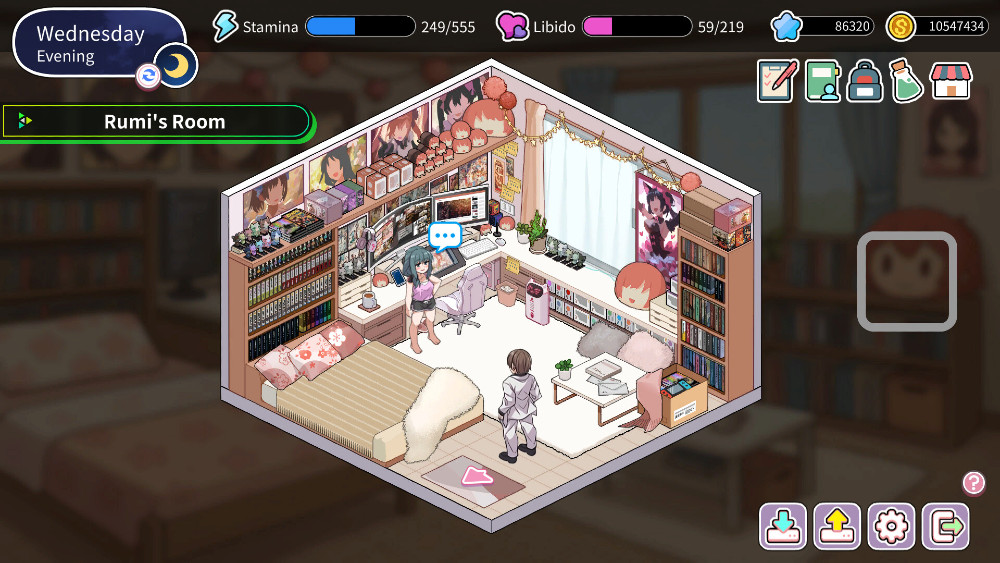This screenshot has height=563, width=1000.
Task: Open the green contacts notebook
Action: point(822,81)
